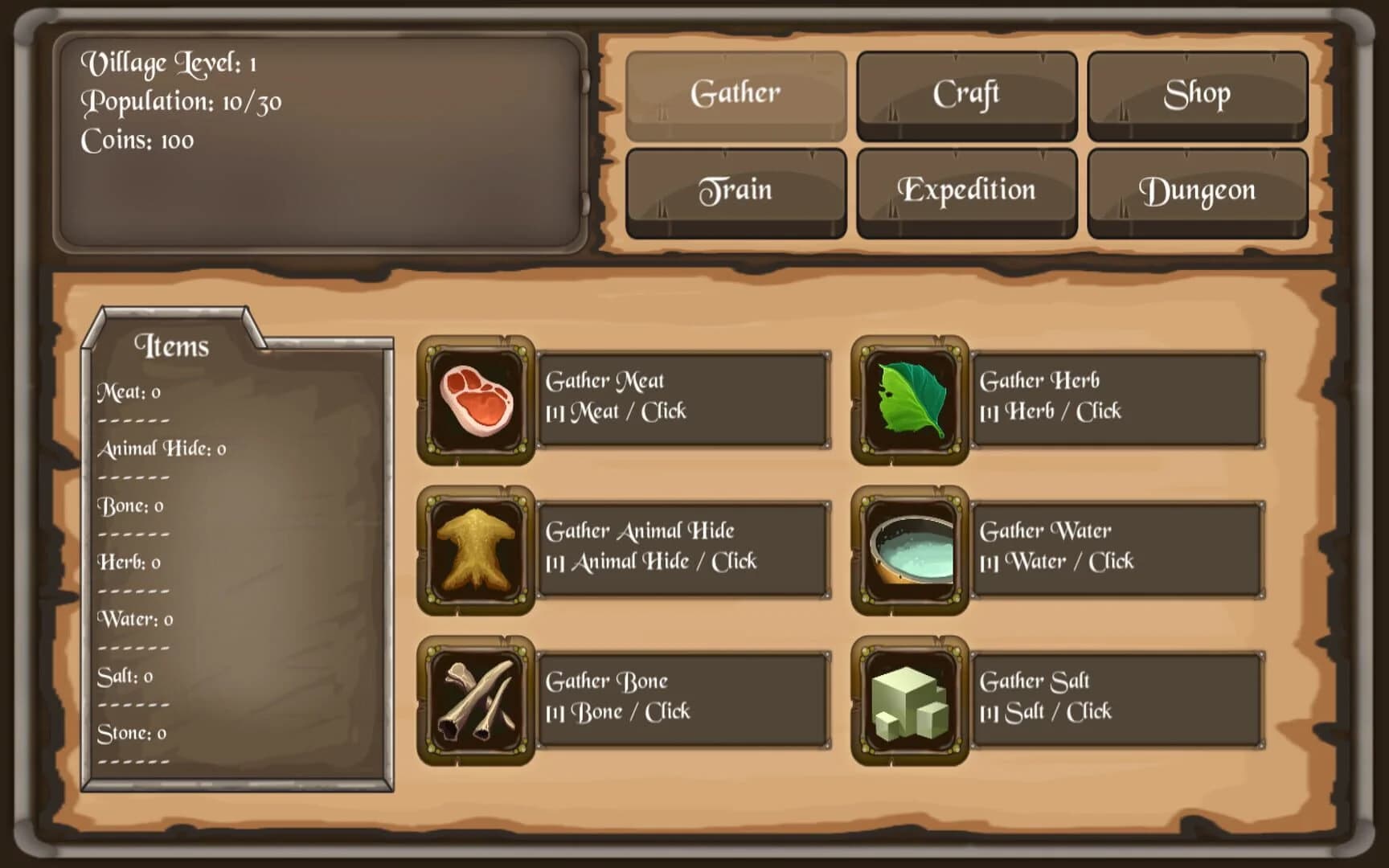Screen dimensions: 1389x868
Task: Enter the Dungeon menu
Action: (x=1197, y=190)
